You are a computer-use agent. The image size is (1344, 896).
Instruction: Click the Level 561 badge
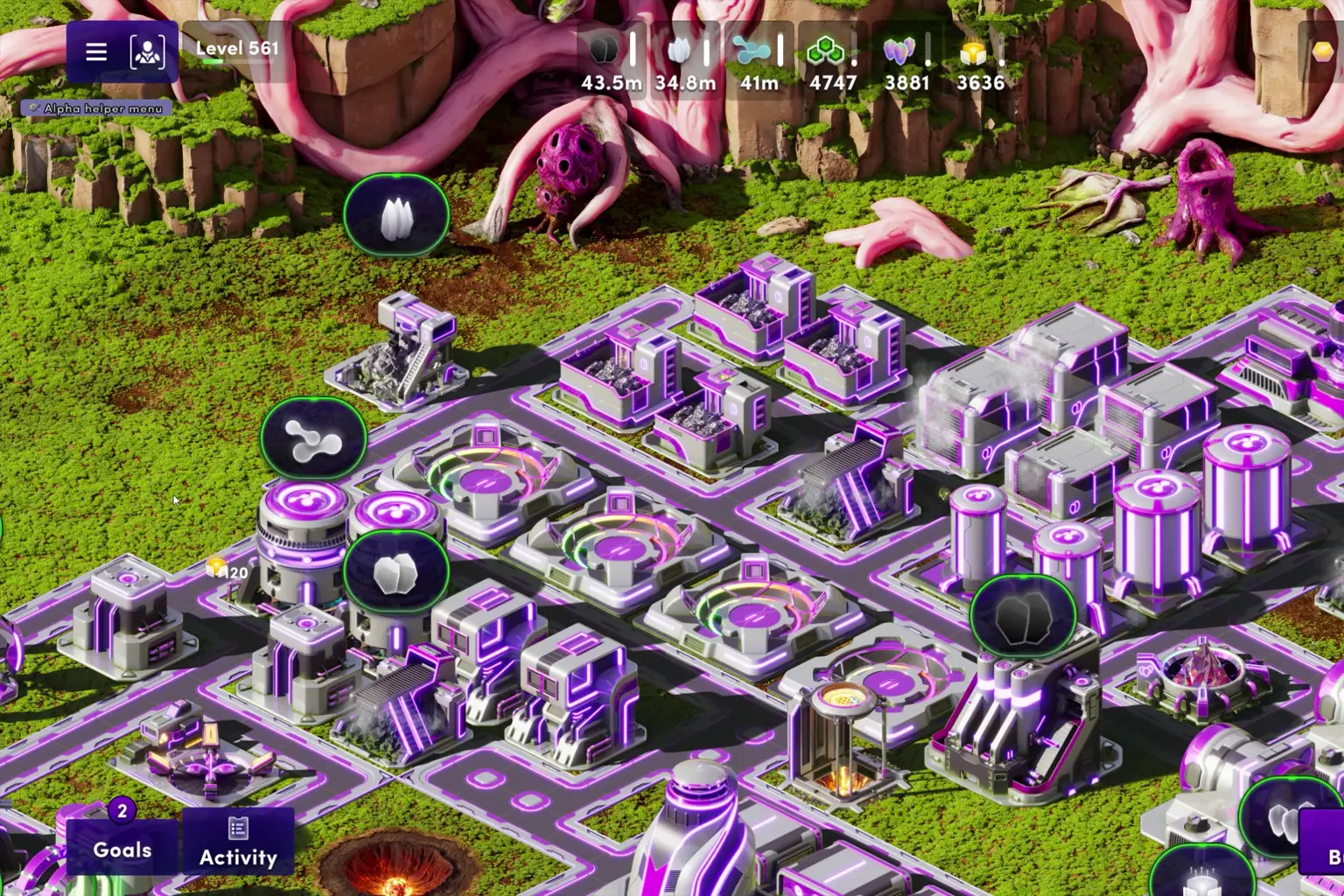236,49
